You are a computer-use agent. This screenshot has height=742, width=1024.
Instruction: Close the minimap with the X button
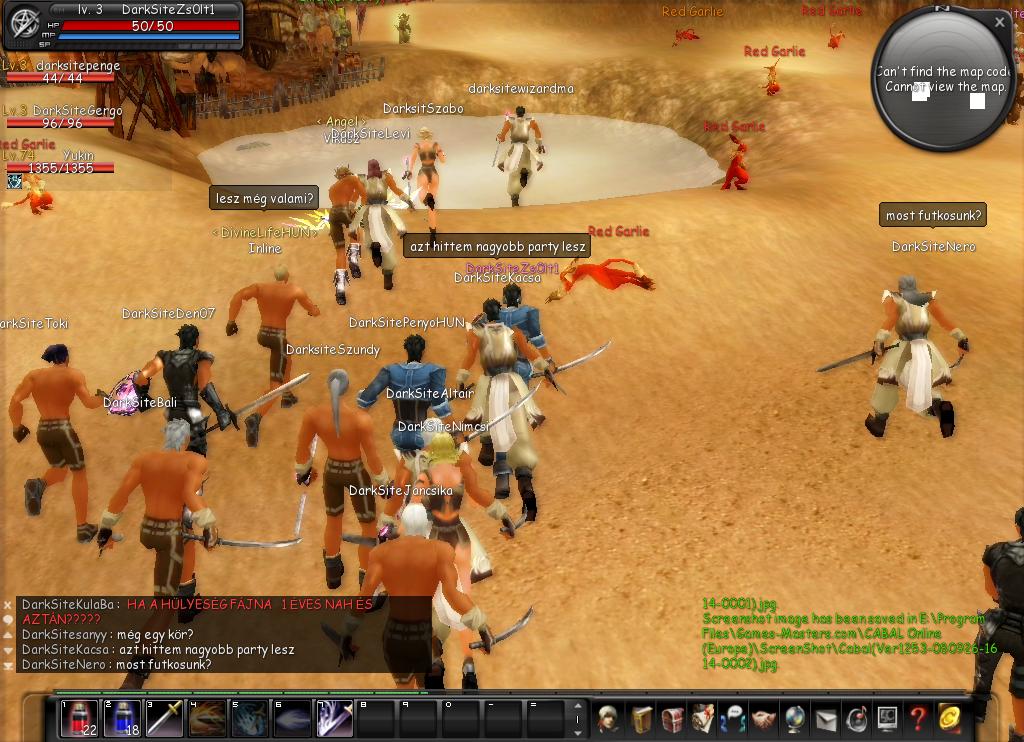pyautogui.click(x=1000, y=21)
